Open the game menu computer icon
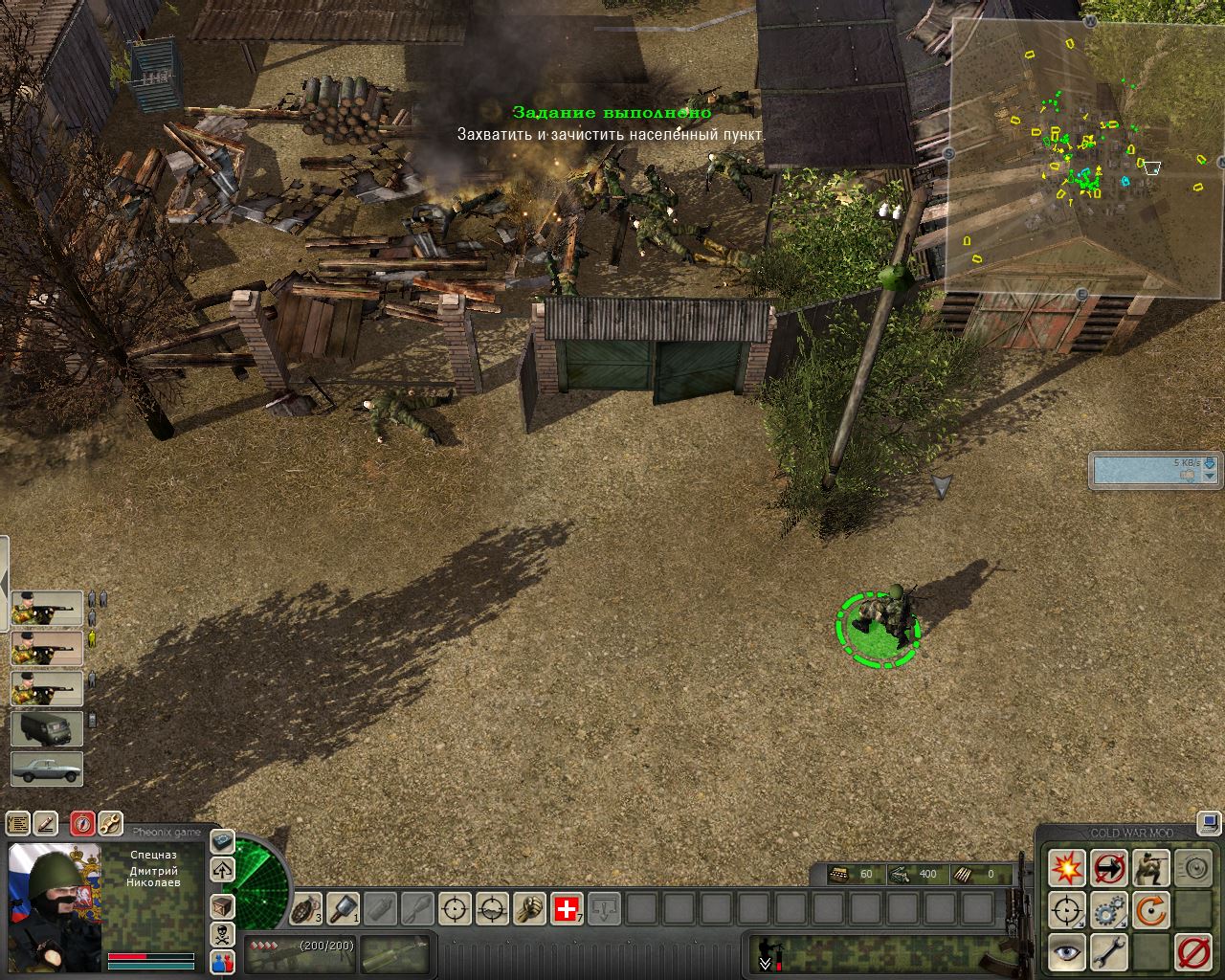Viewport: 1225px width, 980px height. (1210, 823)
